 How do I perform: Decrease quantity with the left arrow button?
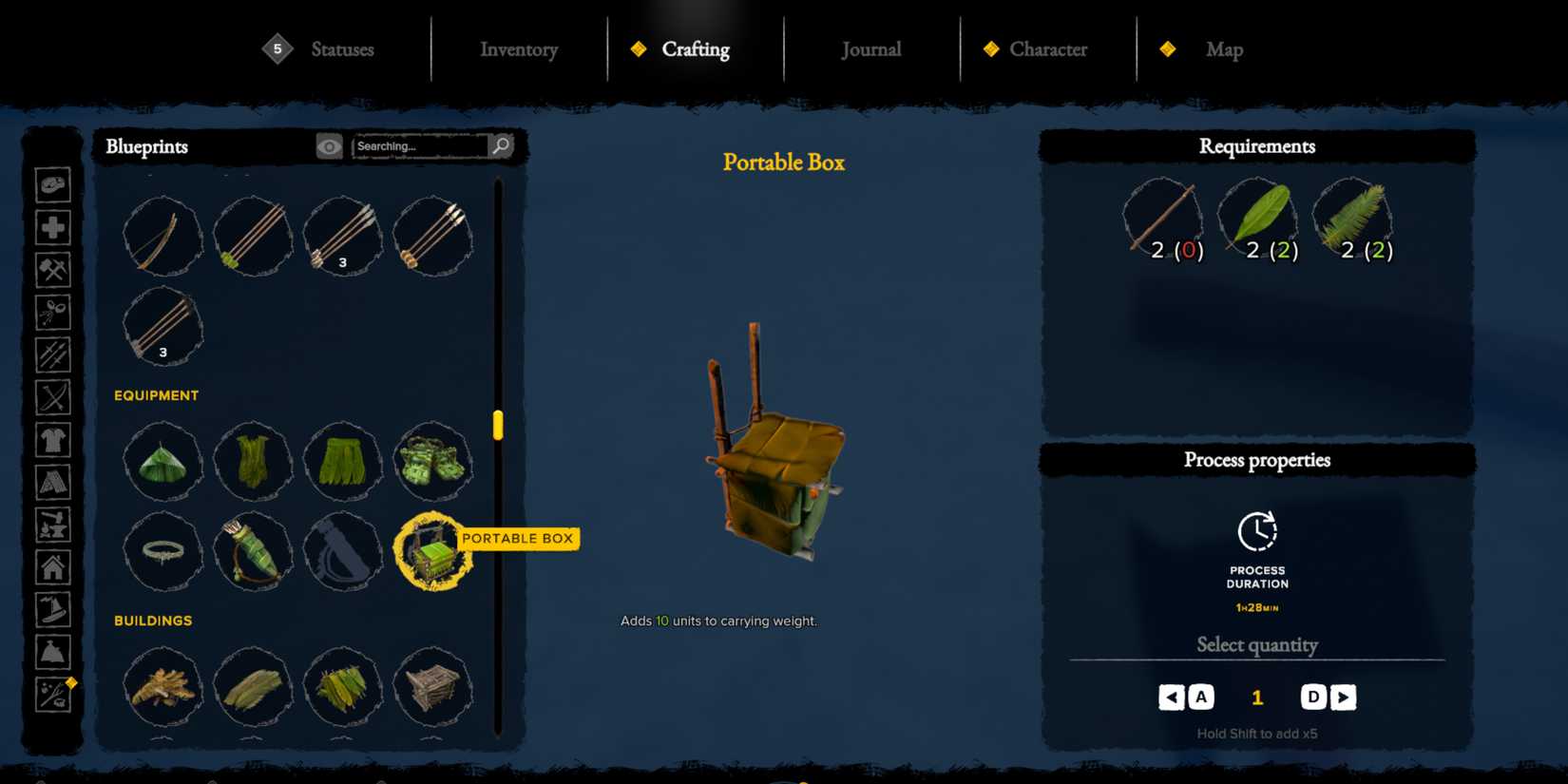1172,697
